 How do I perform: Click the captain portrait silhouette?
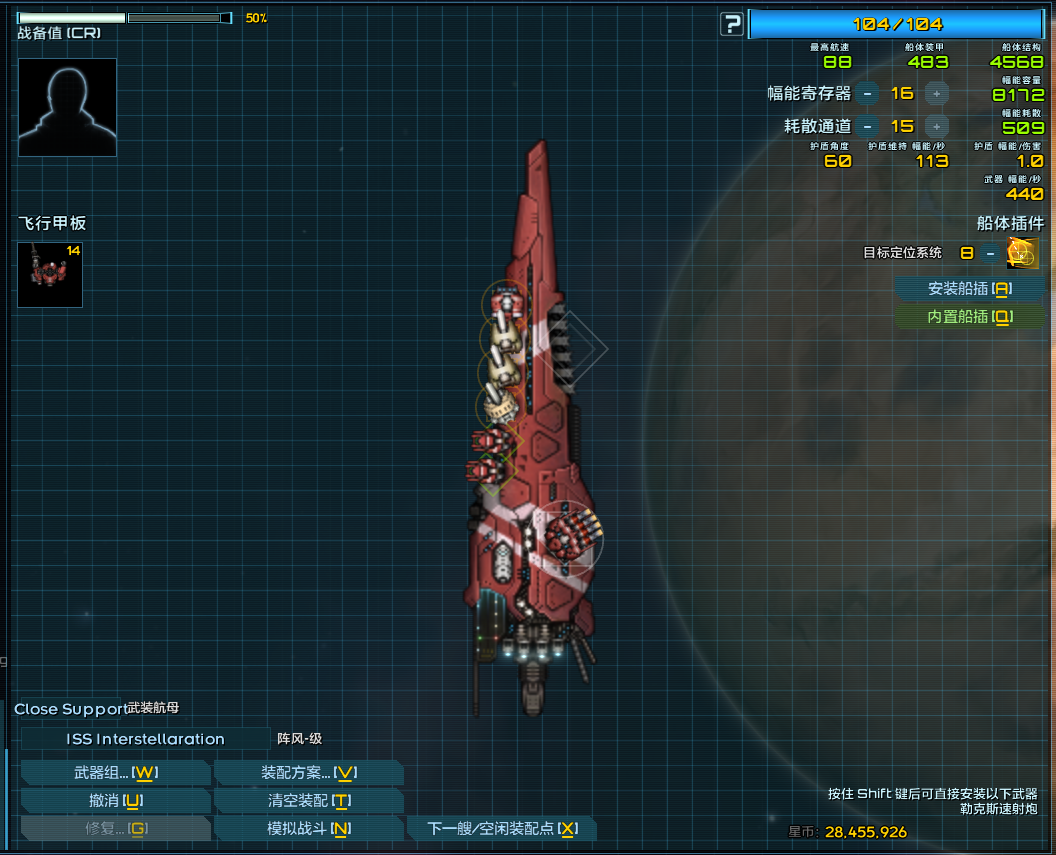67,107
